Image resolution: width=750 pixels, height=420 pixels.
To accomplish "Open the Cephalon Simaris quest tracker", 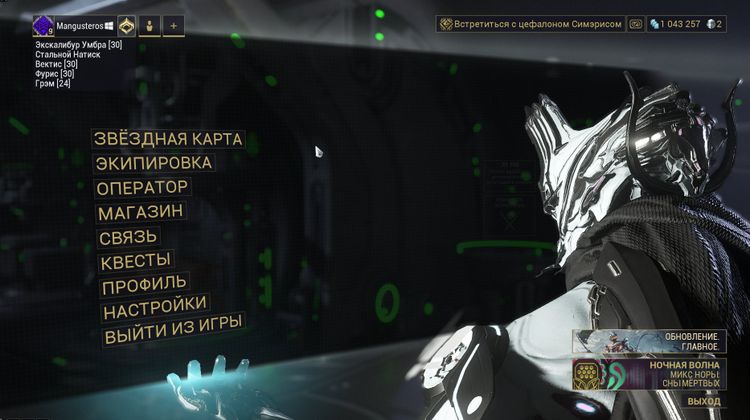I will tap(529, 23).
